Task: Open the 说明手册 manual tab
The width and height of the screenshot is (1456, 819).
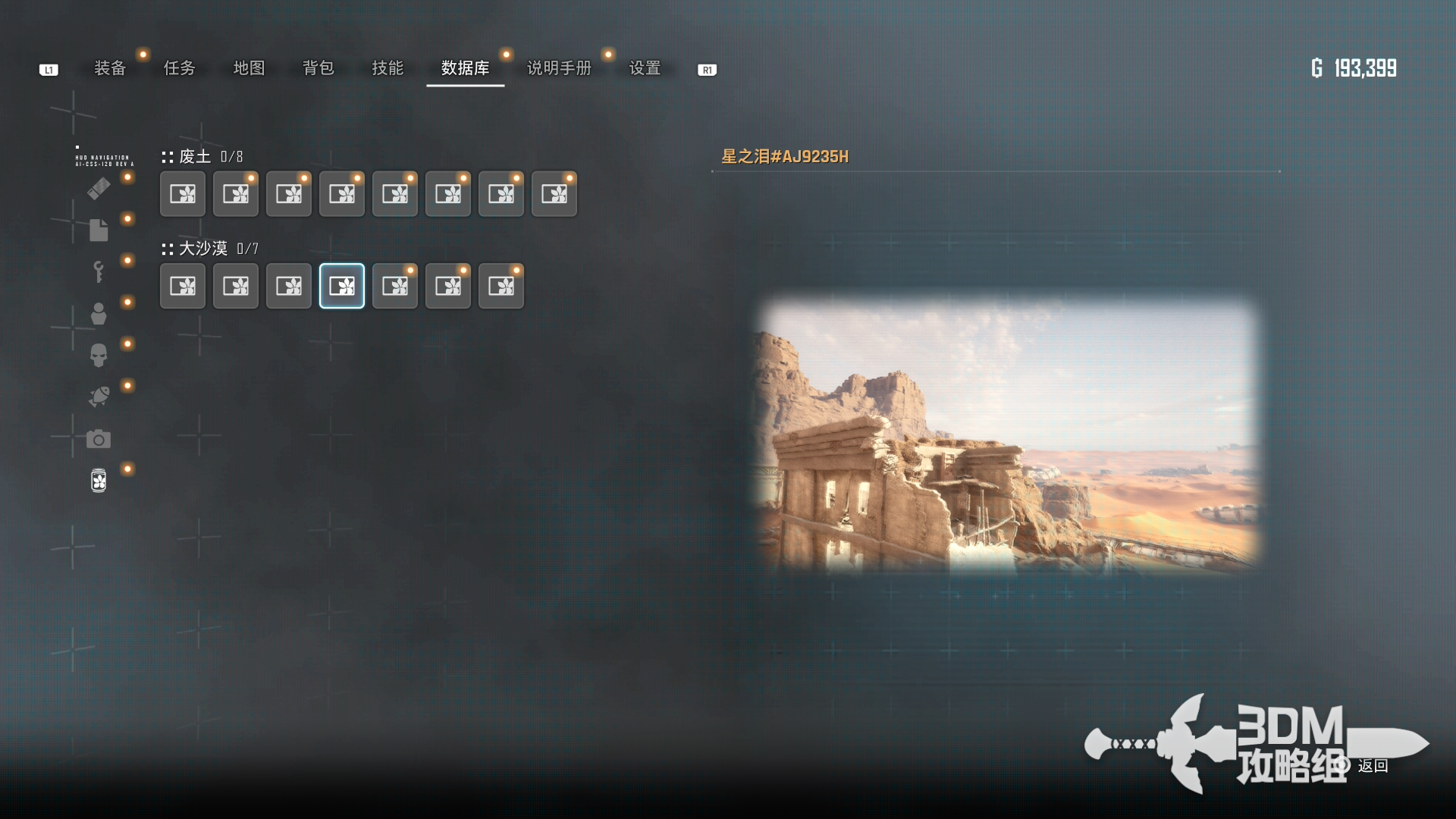Action: [559, 68]
